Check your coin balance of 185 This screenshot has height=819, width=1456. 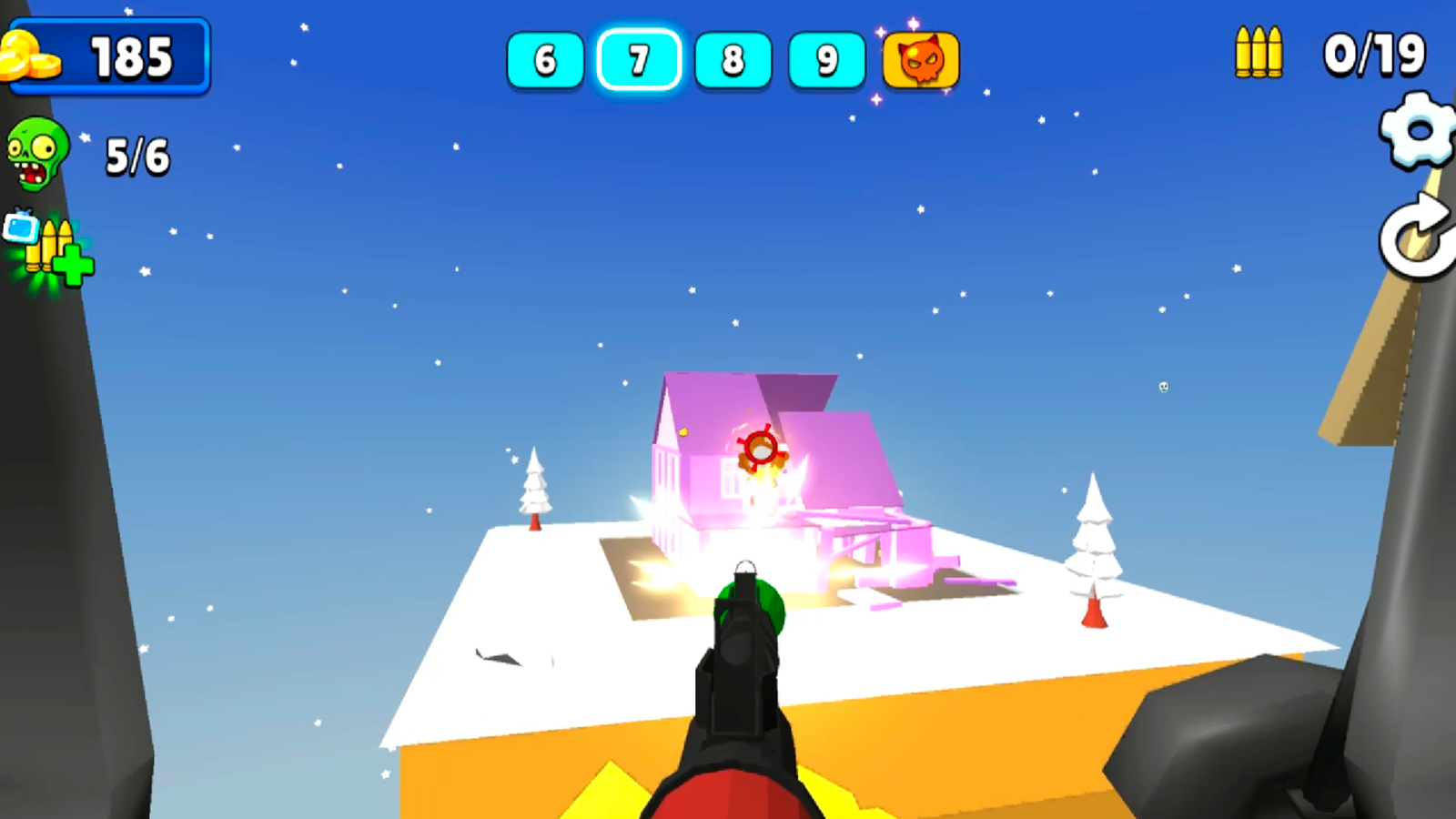point(132,56)
